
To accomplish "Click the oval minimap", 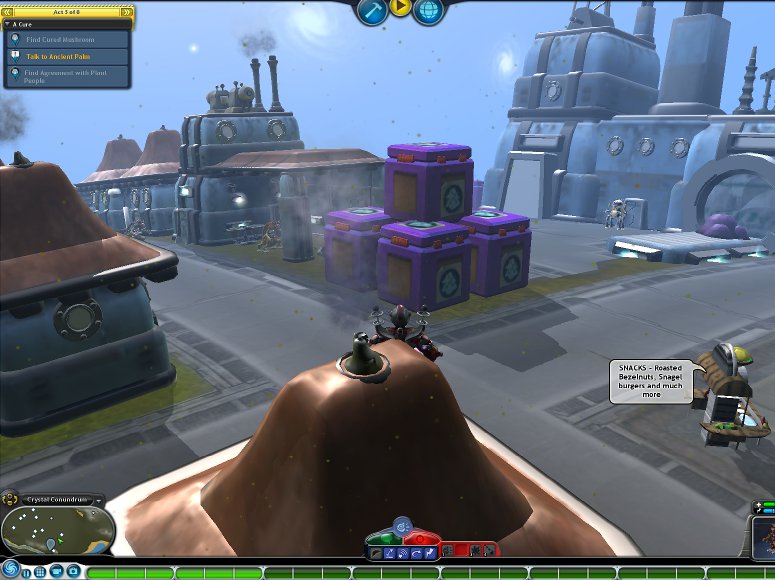I will click(x=57, y=529).
